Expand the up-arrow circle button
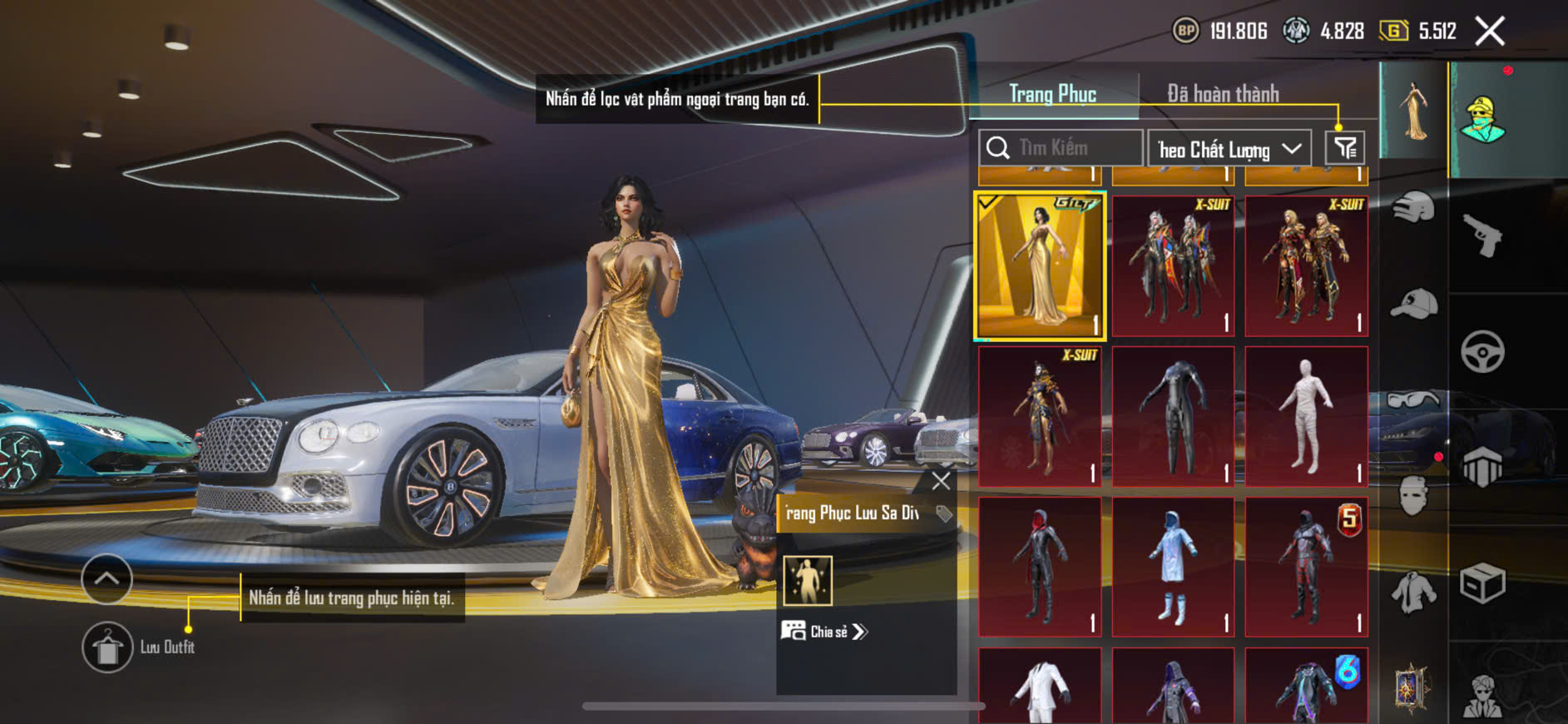 pyautogui.click(x=106, y=578)
